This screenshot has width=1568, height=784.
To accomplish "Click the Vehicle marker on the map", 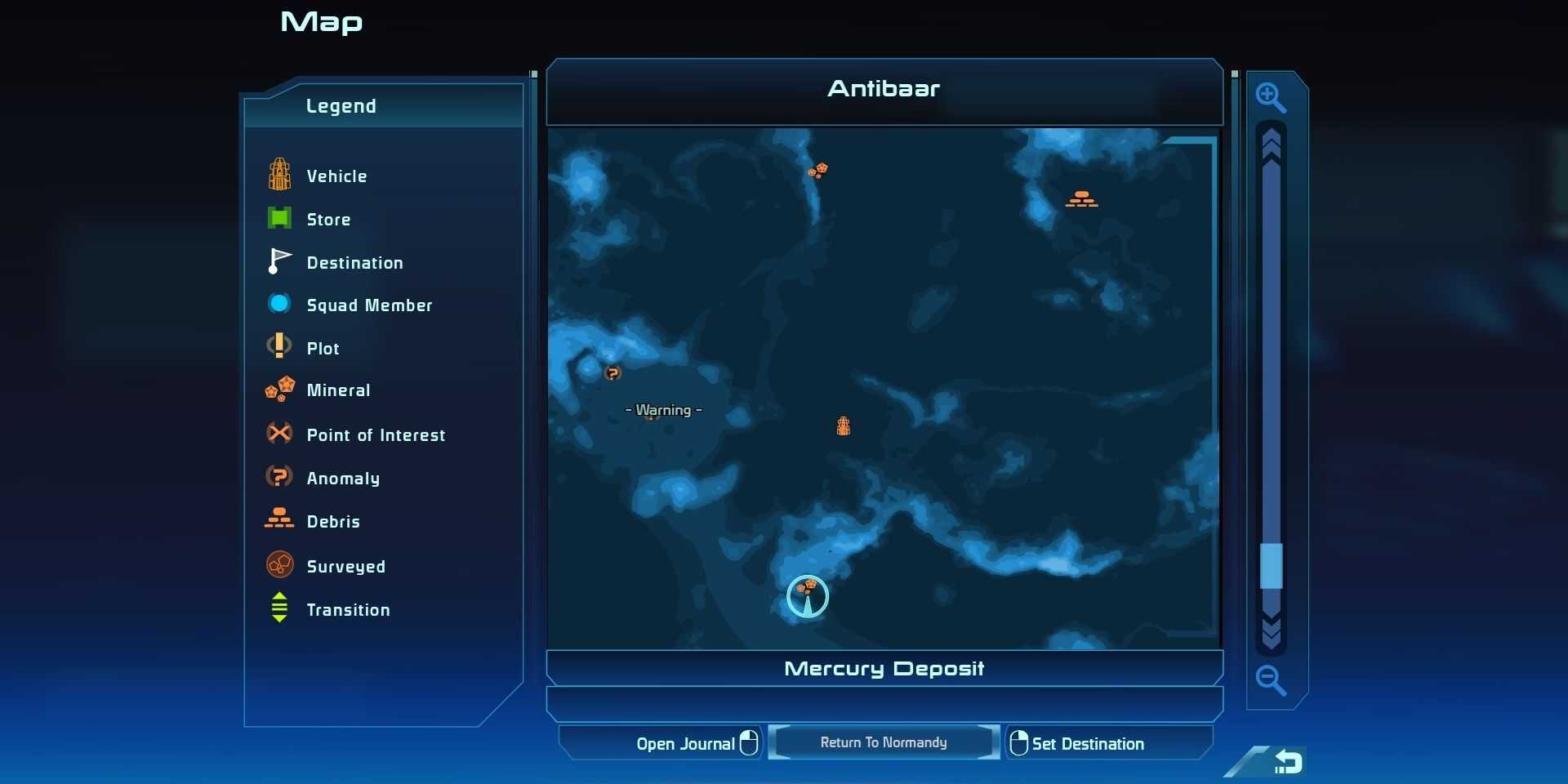I will 844,425.
